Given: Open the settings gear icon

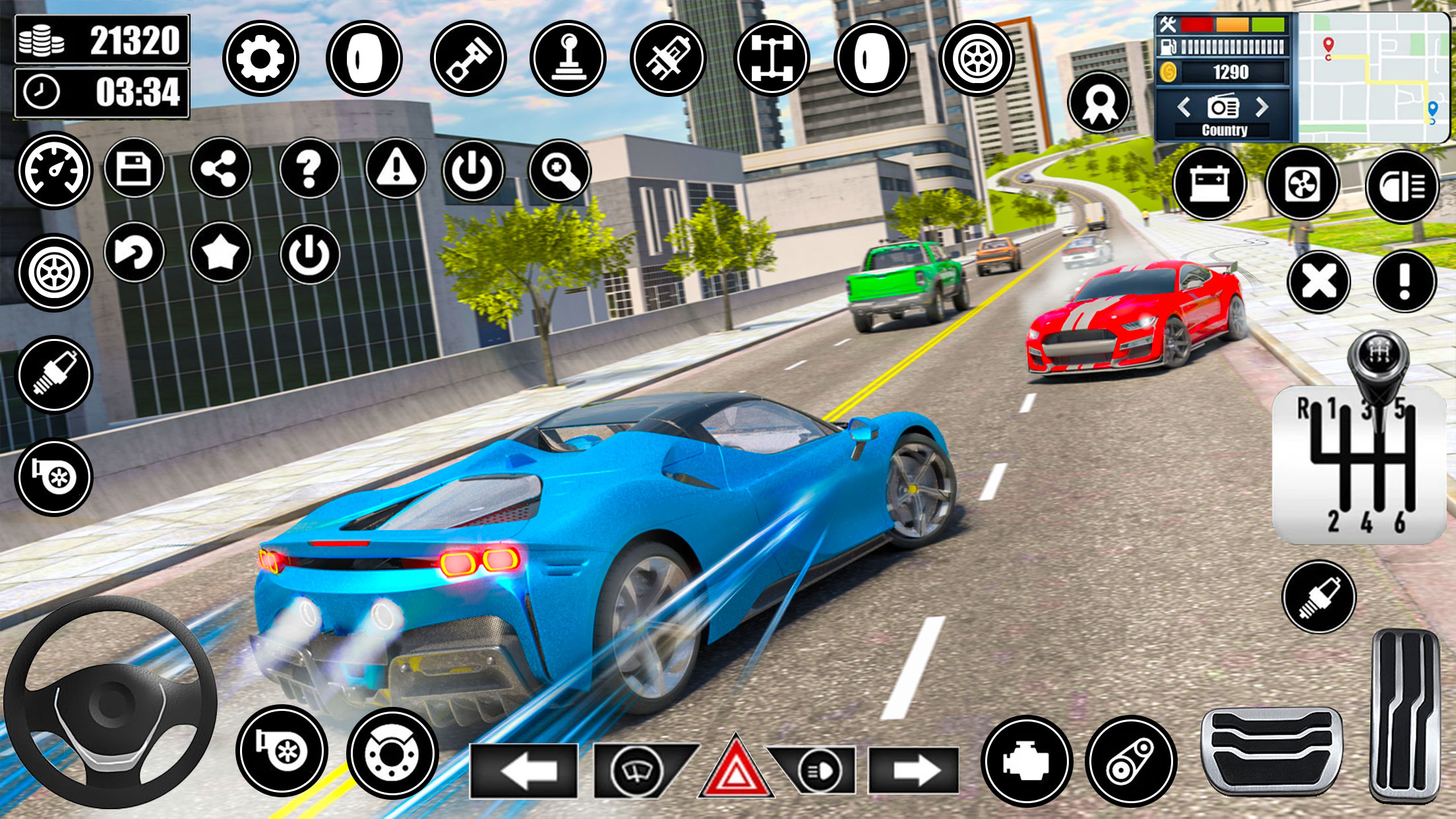Looking at the screenshot, I should [x=262, y=59].
